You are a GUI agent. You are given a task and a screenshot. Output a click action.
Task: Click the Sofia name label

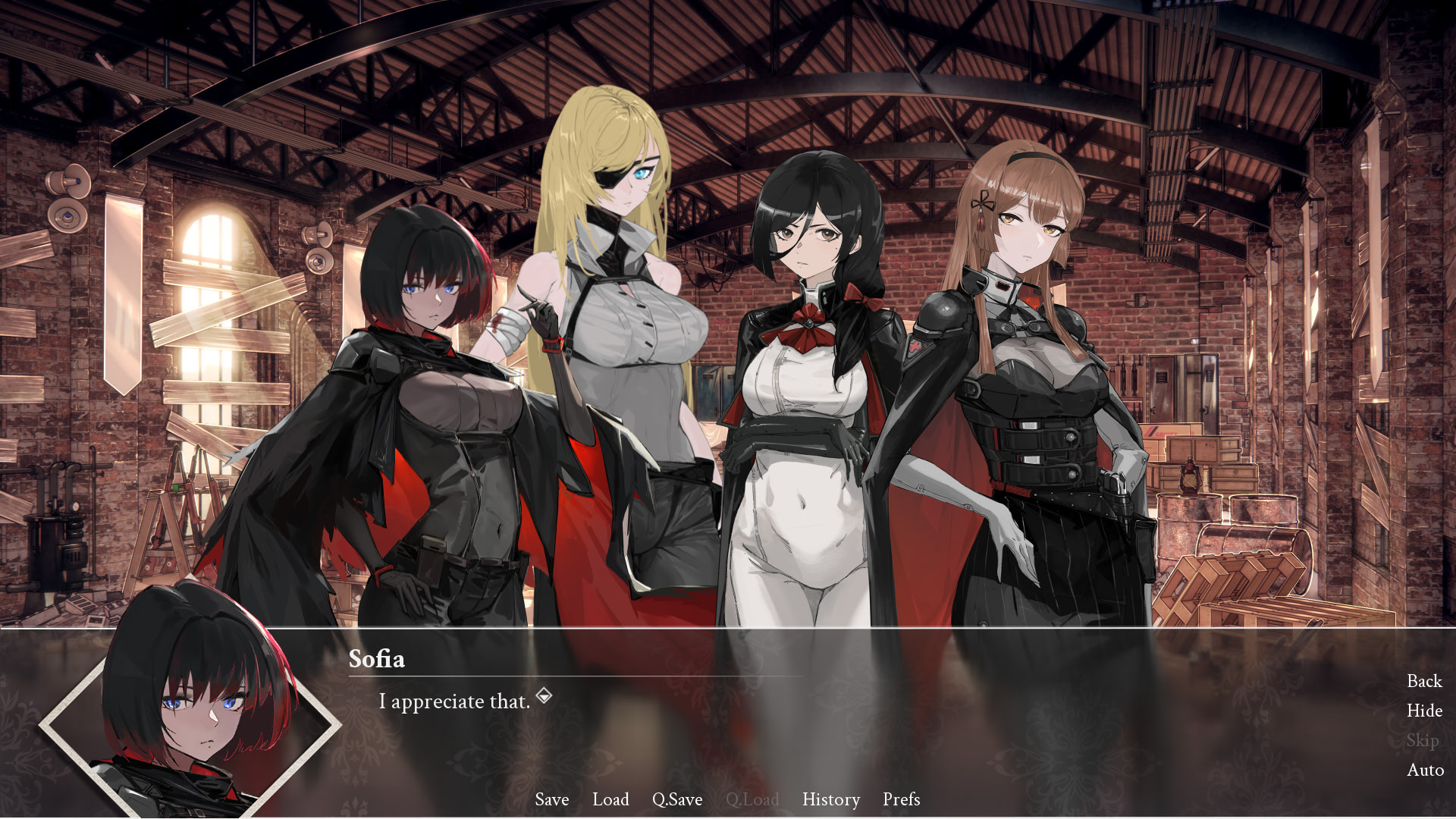tap(377, 659)
